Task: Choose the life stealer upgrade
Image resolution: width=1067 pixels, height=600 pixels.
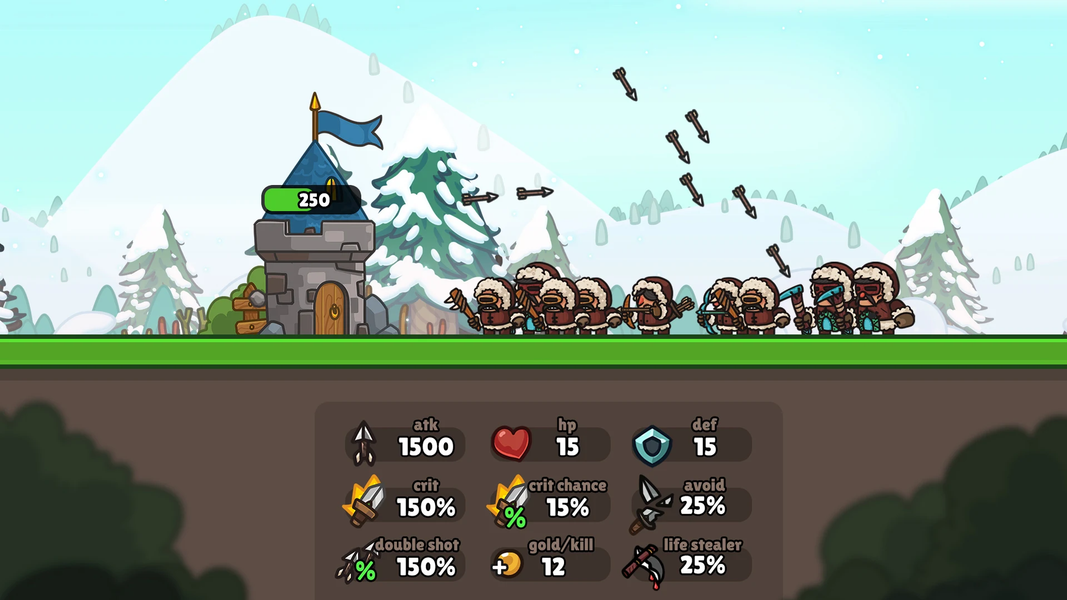Action: pos(692,564)
